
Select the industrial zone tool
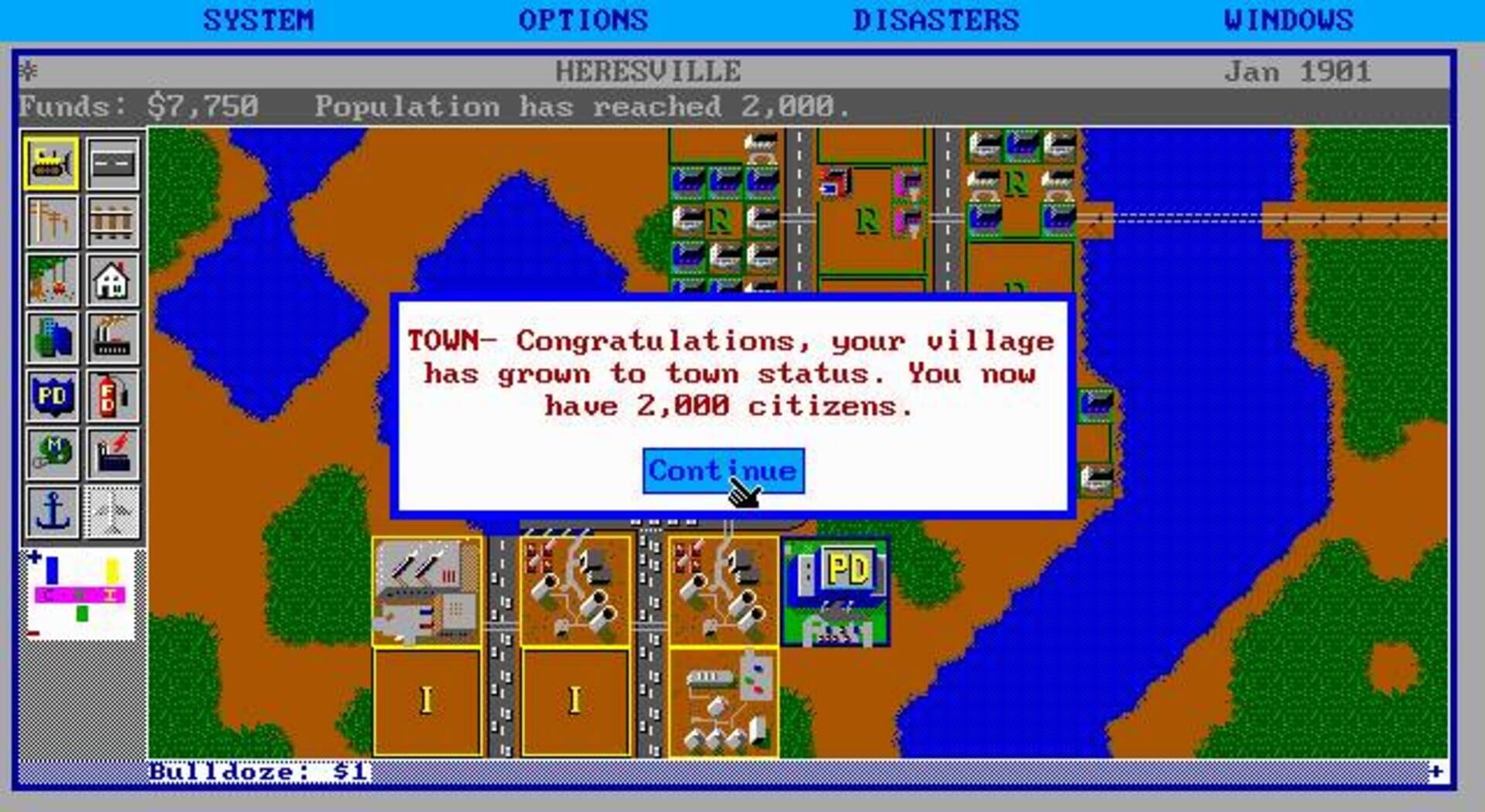(x=112, y=338)
